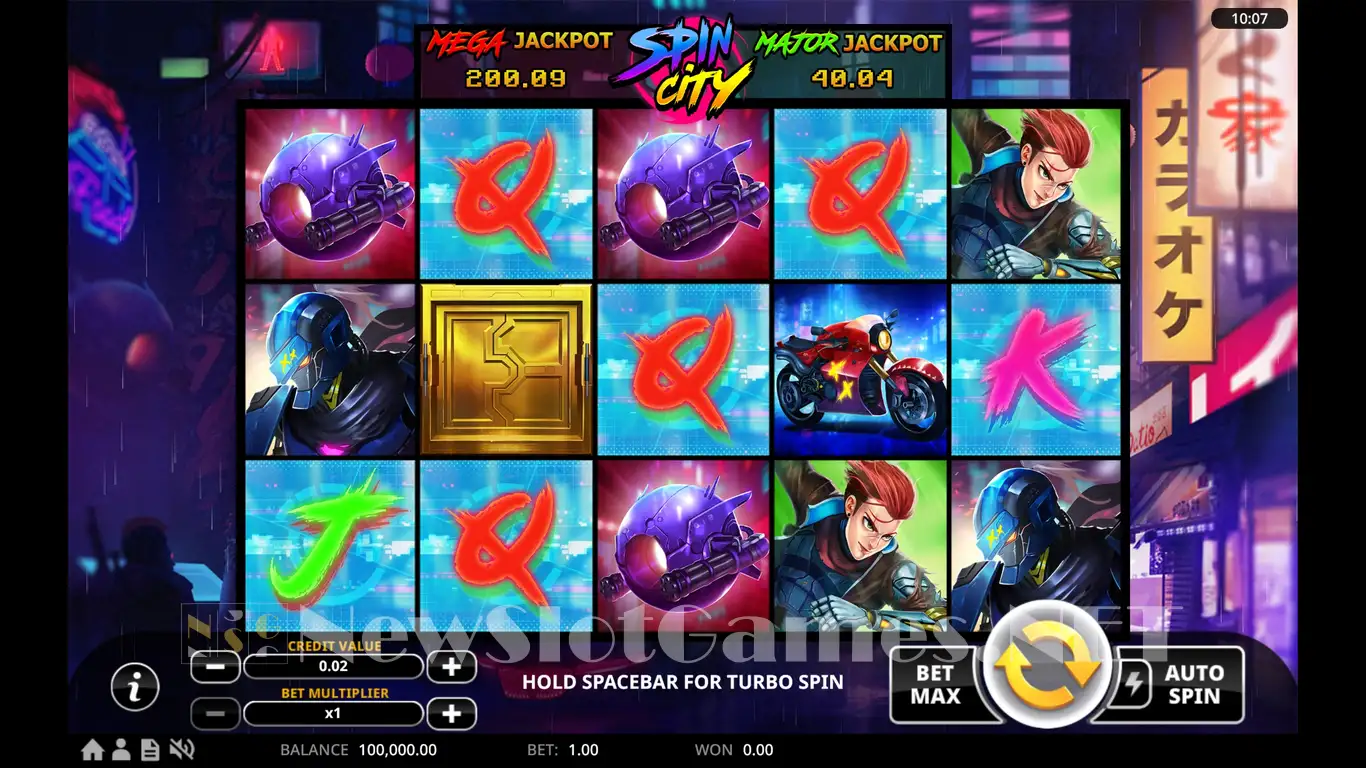
Task: Go to the home lobby icon
Action: pyautogui.click(x=93, y=750)
